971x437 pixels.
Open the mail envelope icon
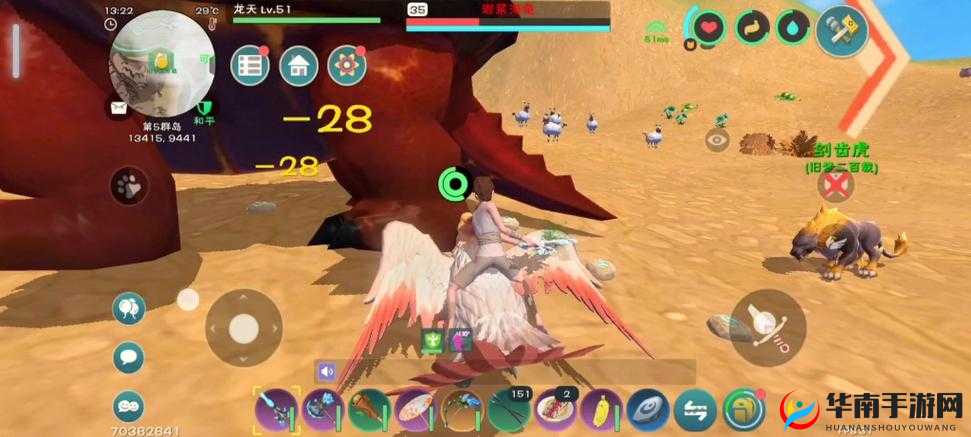click(x=118, y=107)
